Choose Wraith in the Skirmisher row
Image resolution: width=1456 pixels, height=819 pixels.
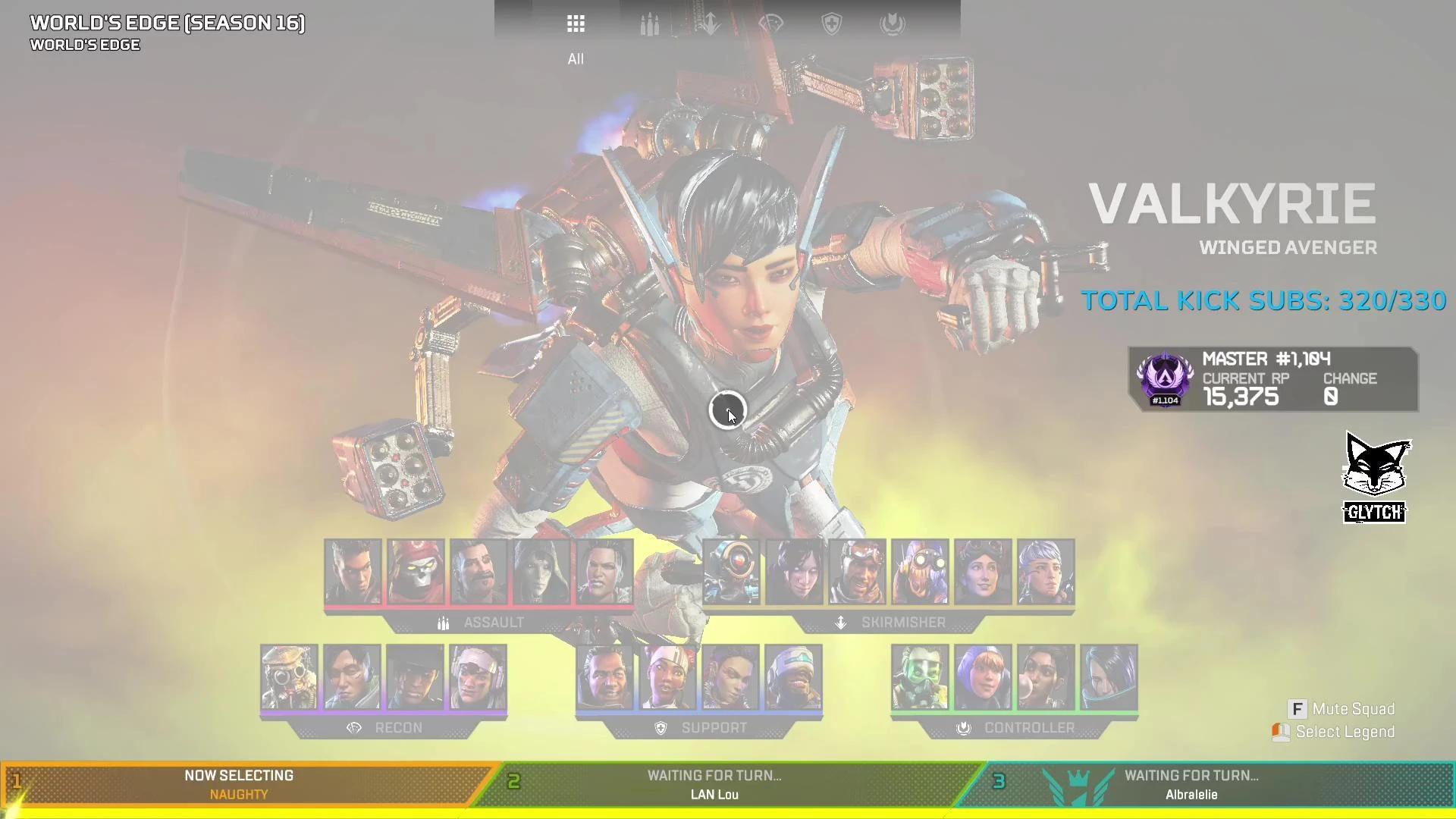coord(795,572)
